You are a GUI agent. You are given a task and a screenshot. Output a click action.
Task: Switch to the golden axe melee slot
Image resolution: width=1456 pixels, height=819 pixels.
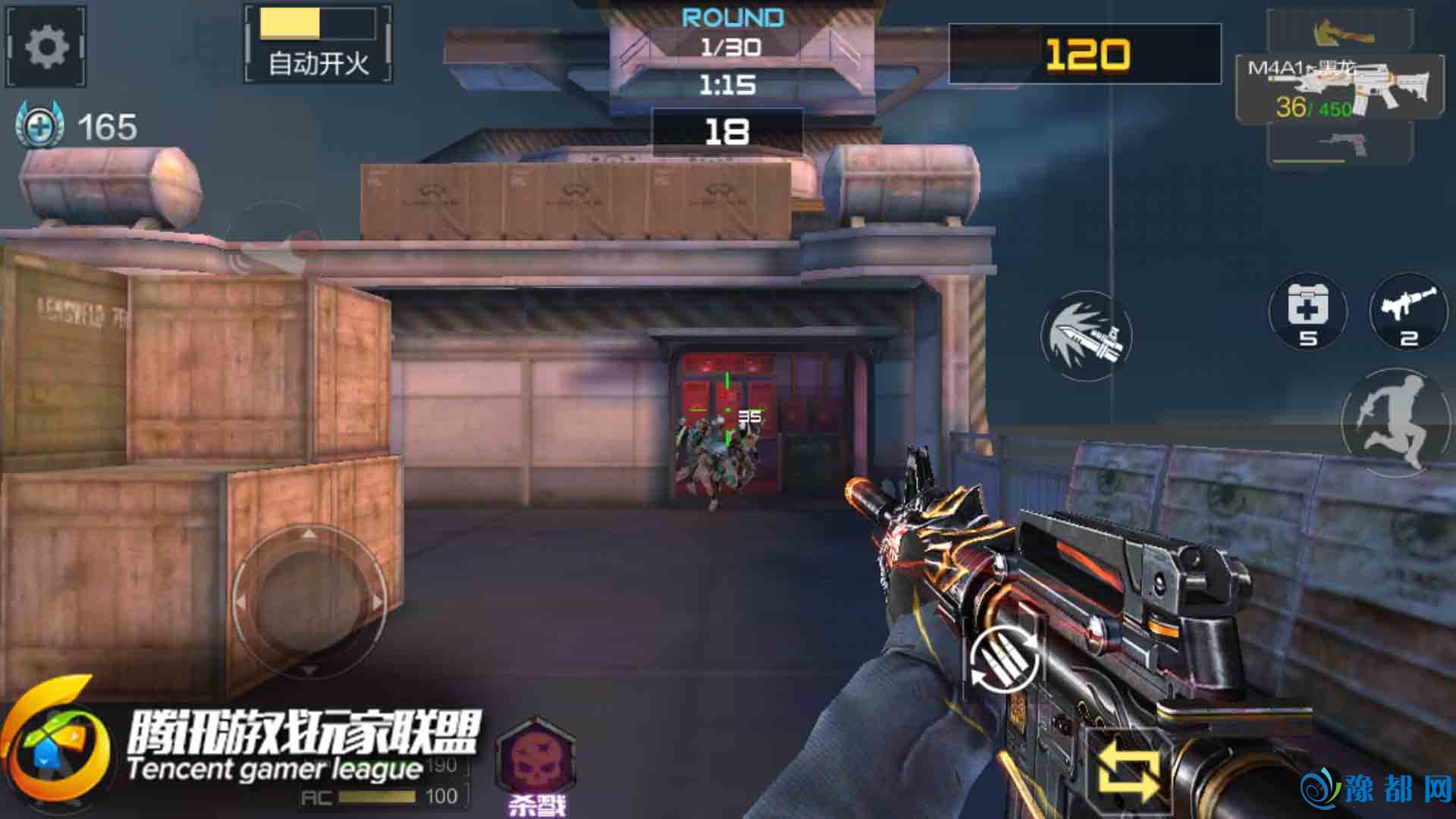pos(1341,30)
